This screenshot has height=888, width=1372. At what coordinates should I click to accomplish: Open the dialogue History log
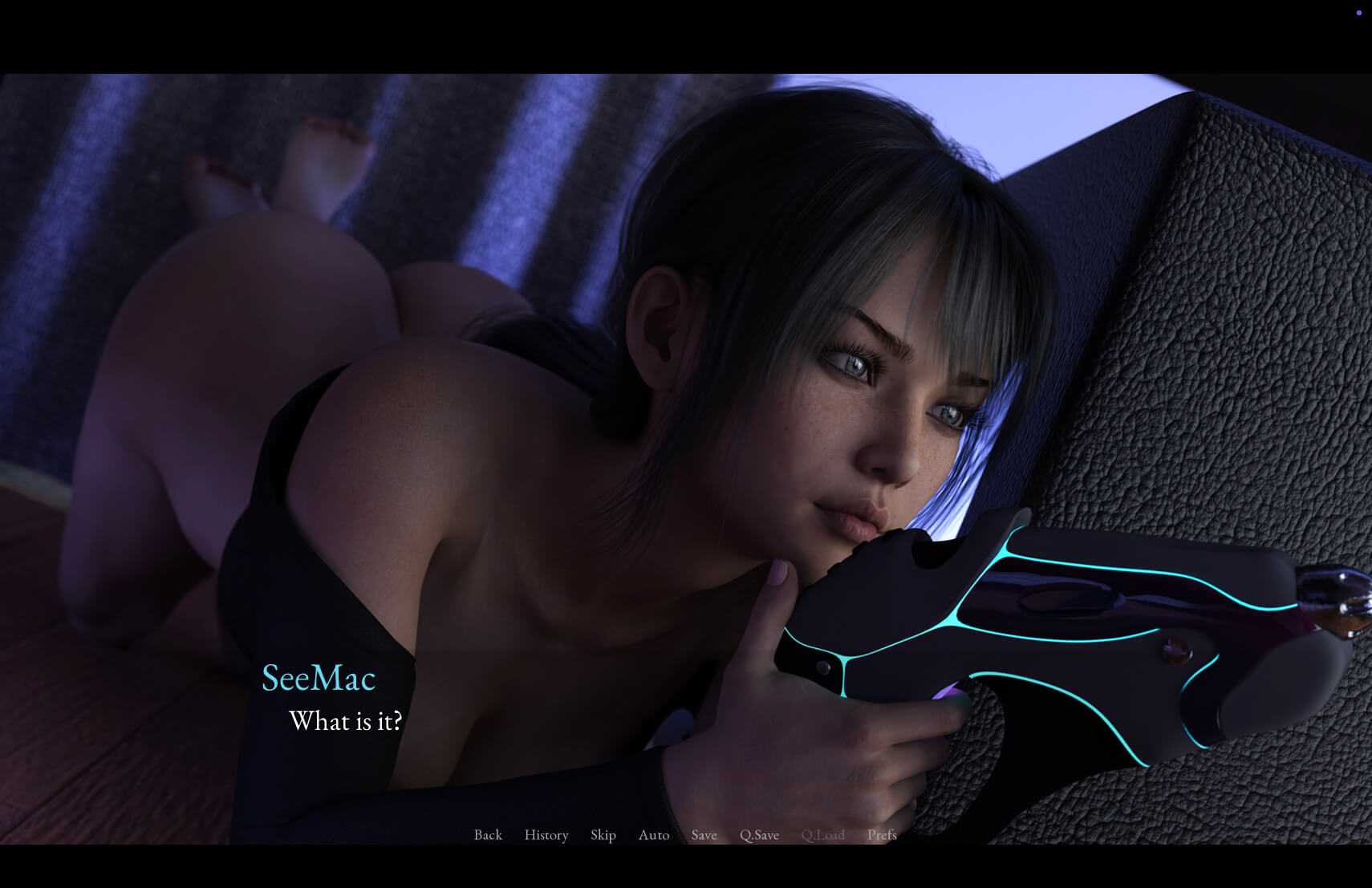546,835
